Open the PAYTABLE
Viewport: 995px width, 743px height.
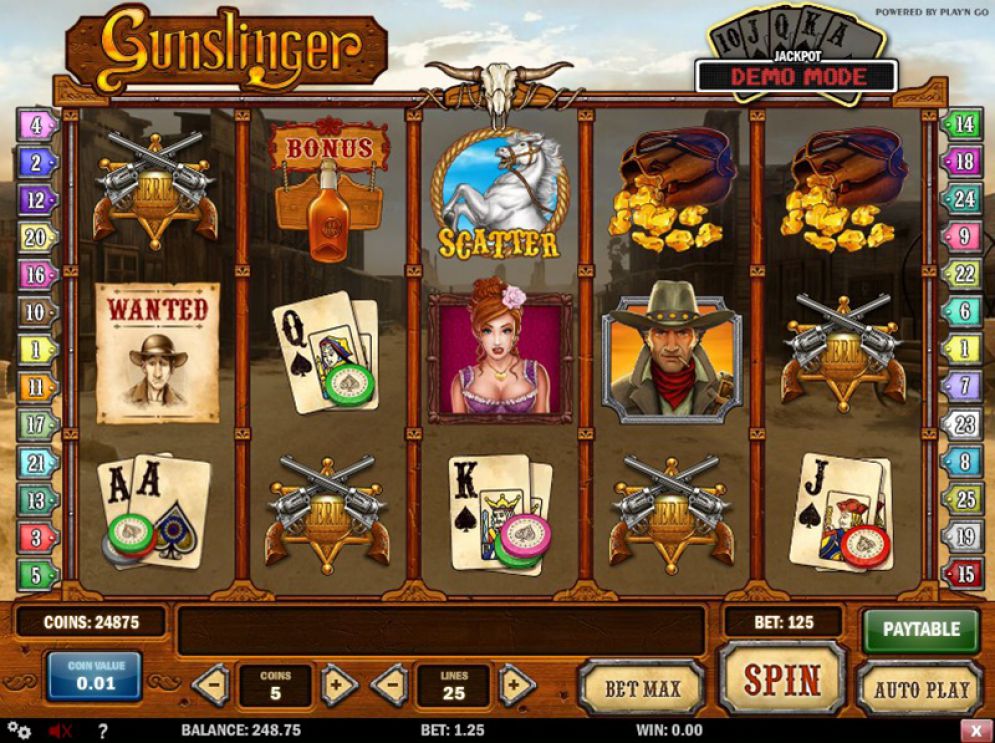pos(920,629)
